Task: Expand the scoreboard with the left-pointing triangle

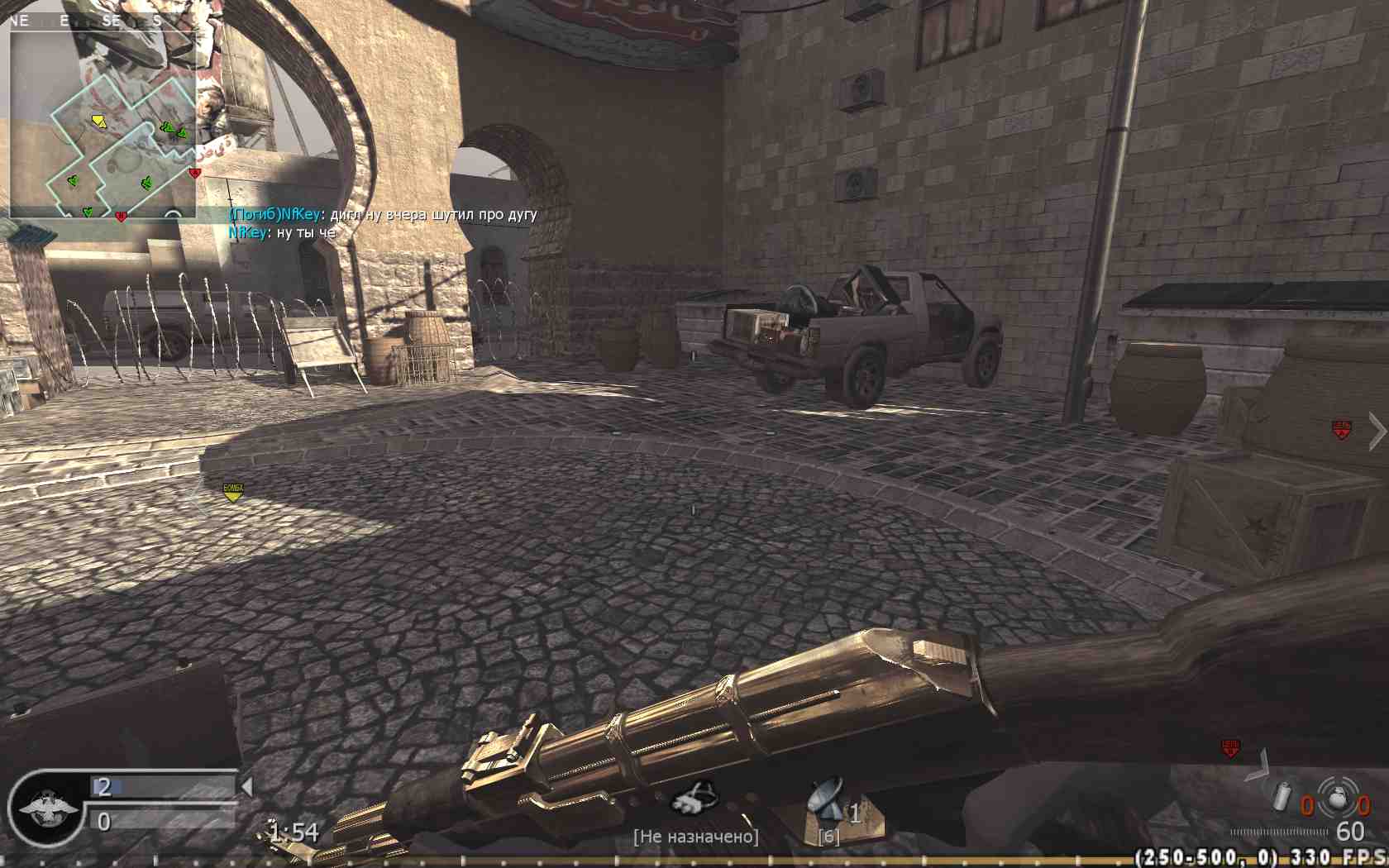Action: [249, 786]
